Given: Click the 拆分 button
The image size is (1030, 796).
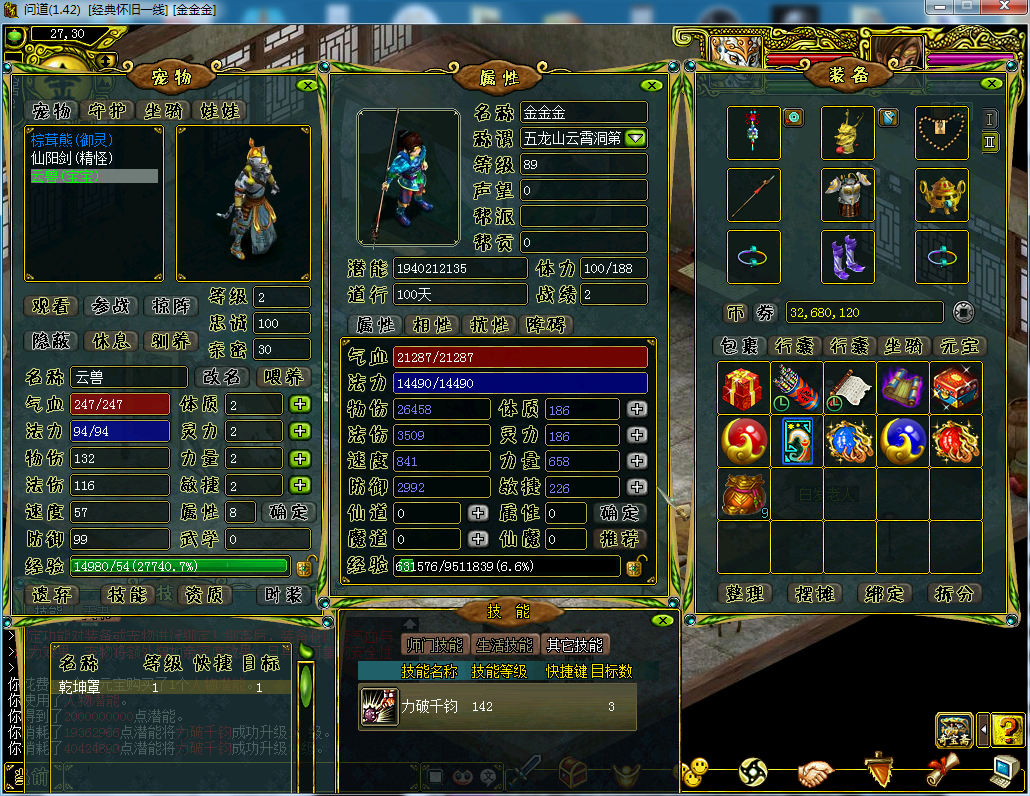Looking at the screenshot, I should (x=953, y=593).
